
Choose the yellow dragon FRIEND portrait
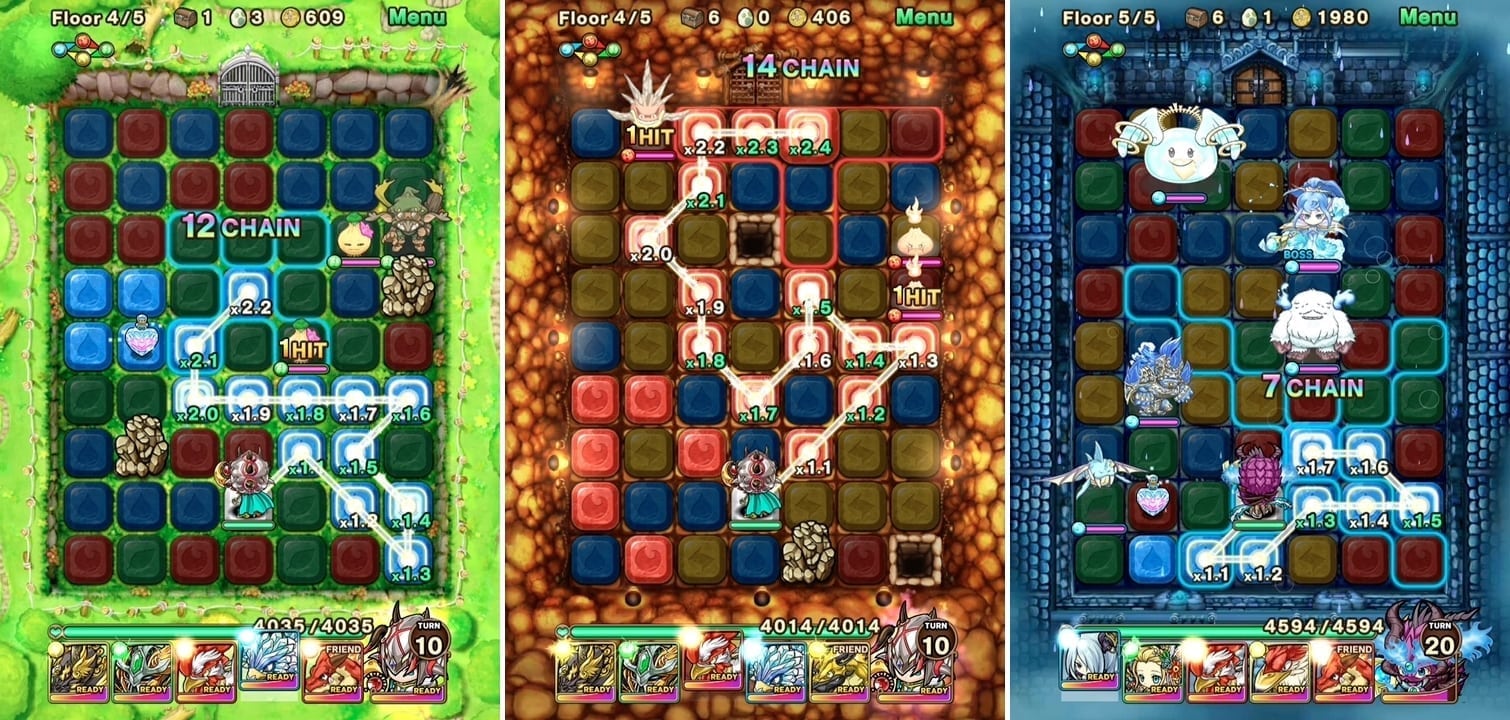click(834, 670)
